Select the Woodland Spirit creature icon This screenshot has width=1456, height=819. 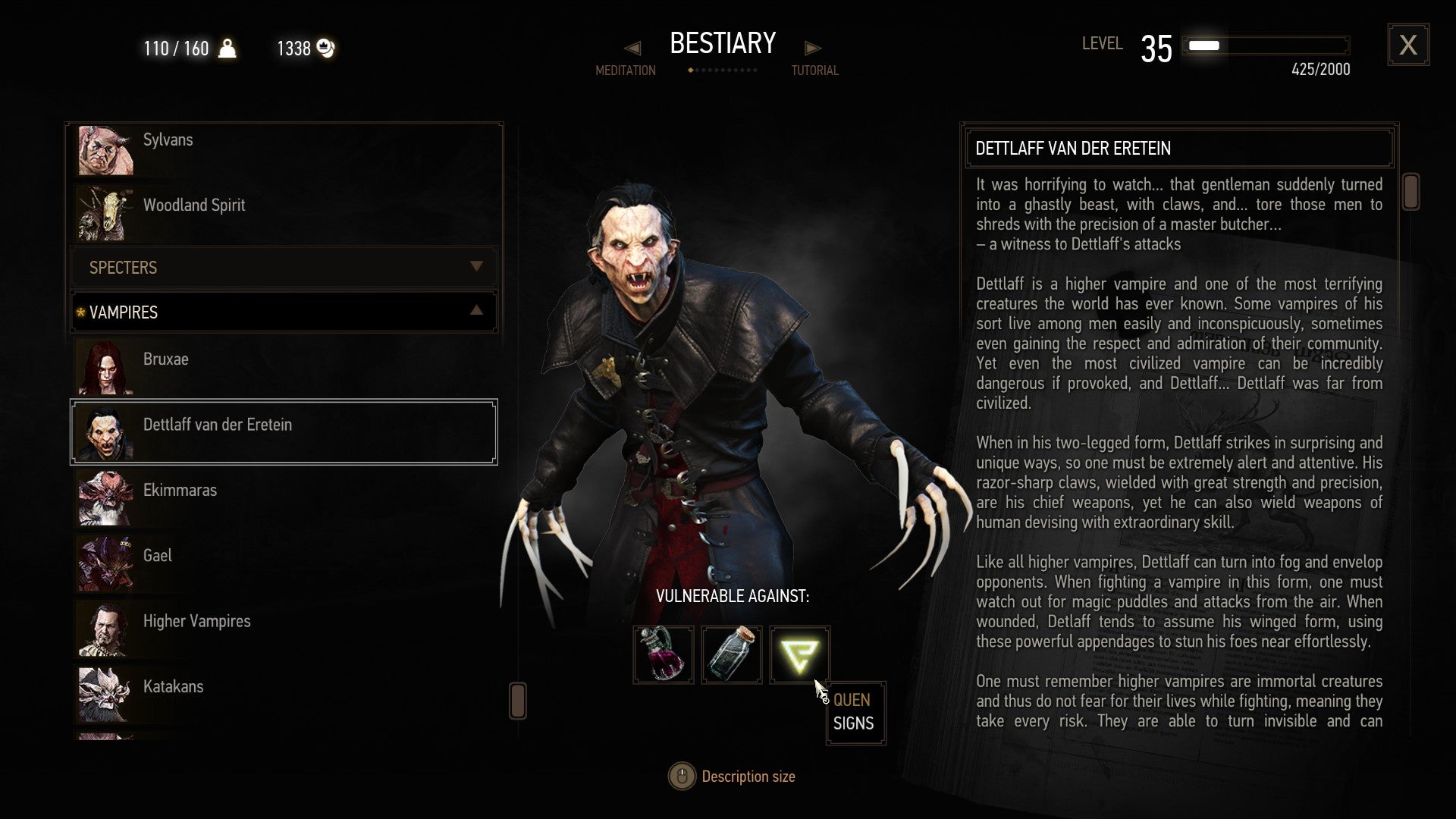tap(106, 215)
